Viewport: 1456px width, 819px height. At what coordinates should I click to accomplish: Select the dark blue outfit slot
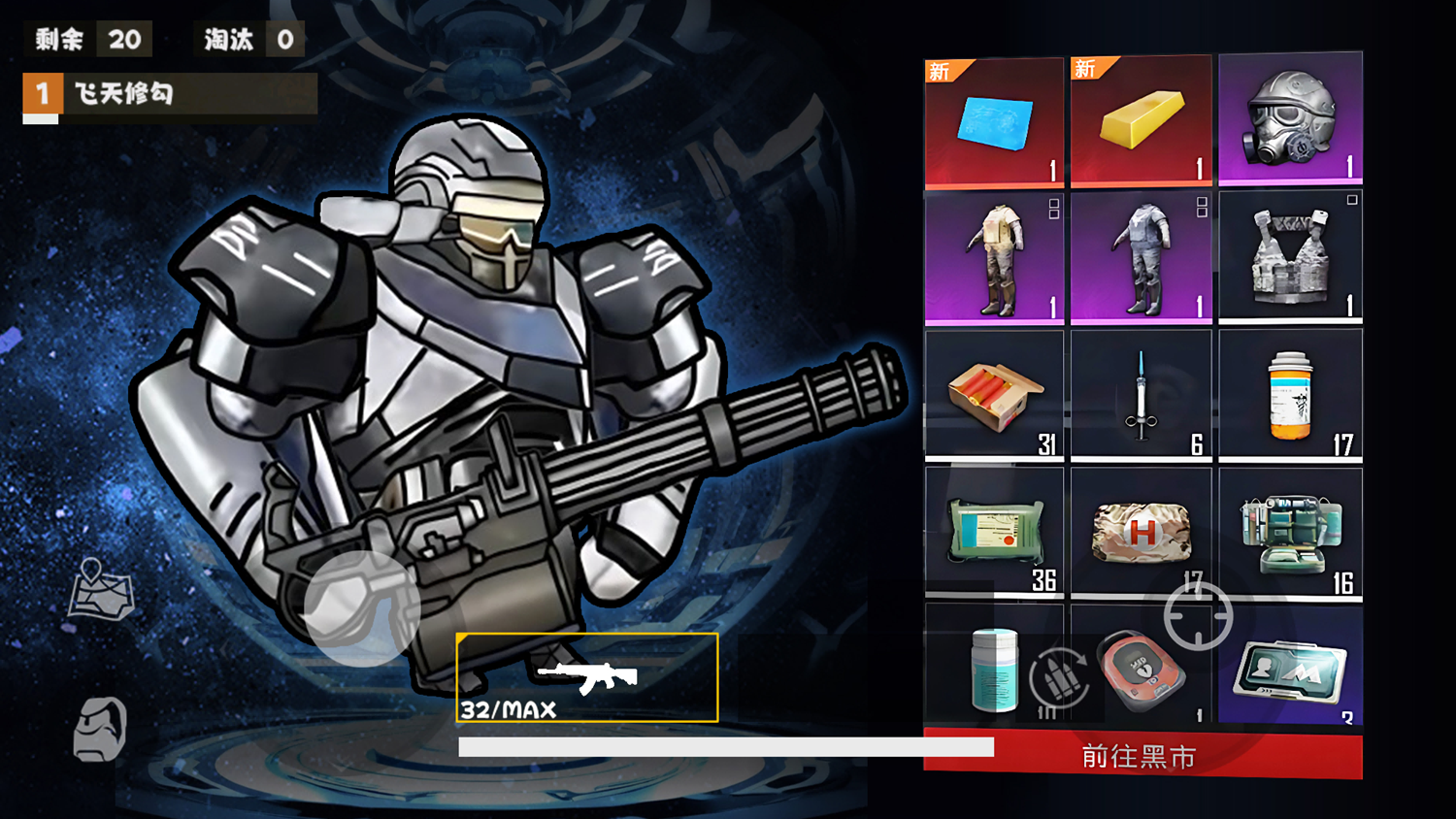tap(1142, 258)
